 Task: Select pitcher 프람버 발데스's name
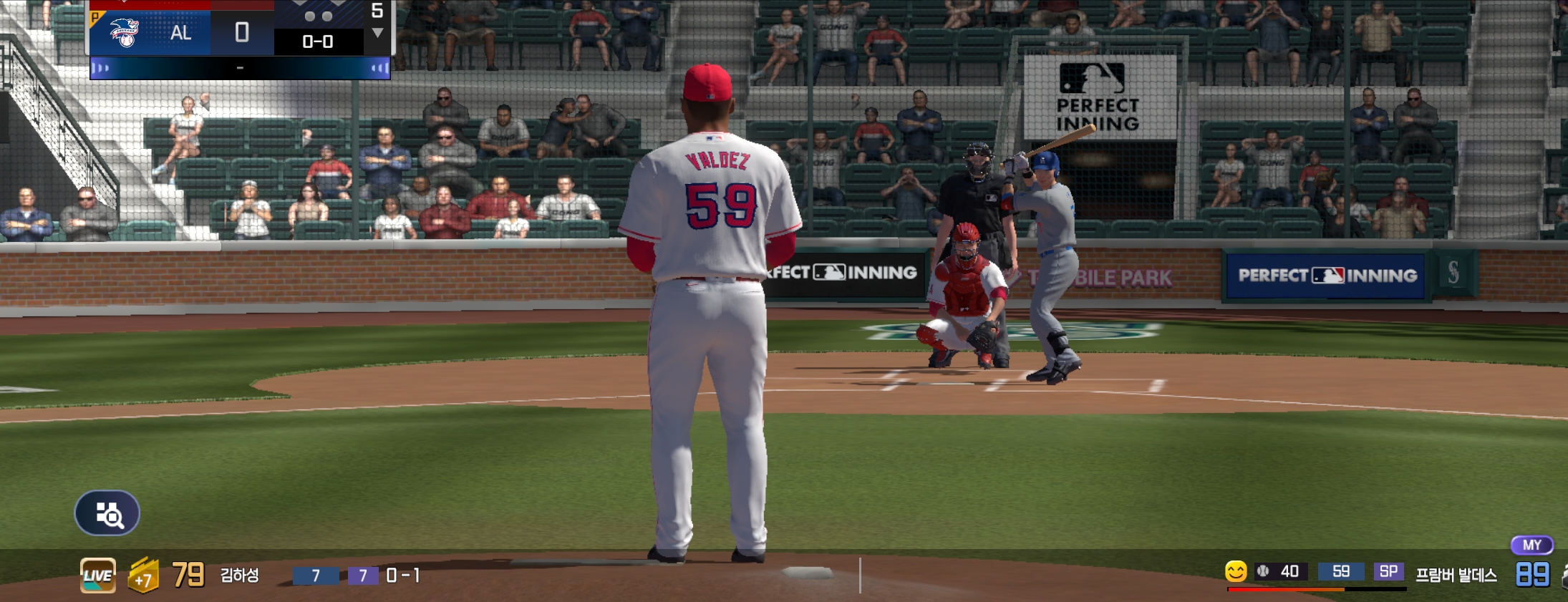(x=1456, y=575)
